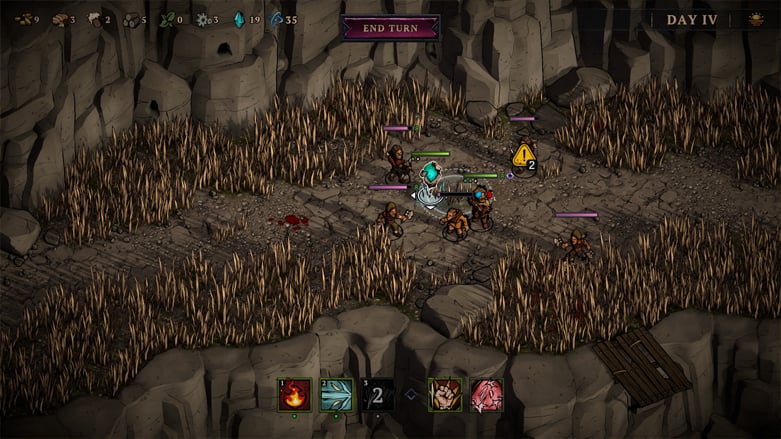Click the yellow warning triangle marker
The image size is (781, 439).
click(x=523, y=155)
